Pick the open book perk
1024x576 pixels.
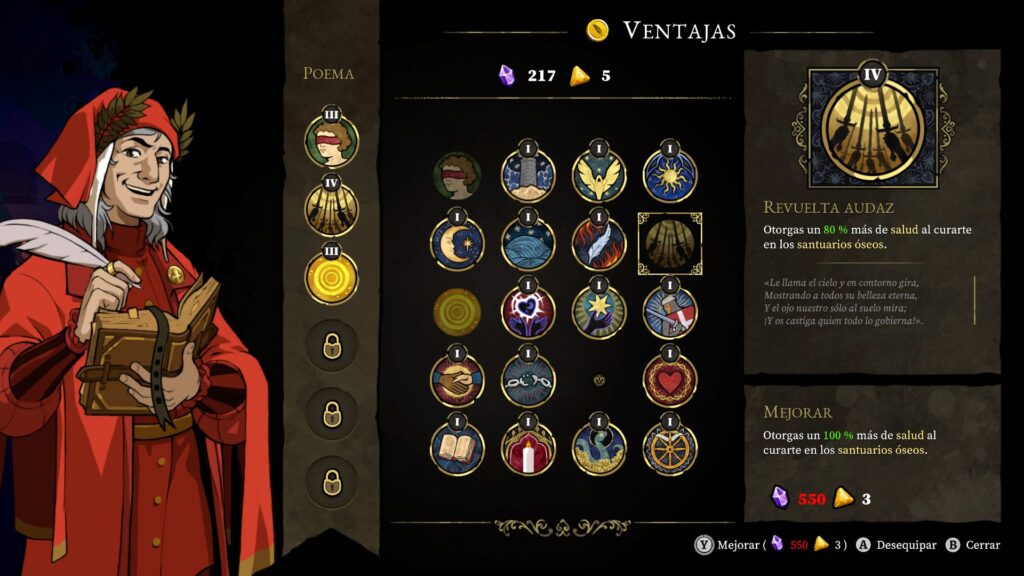(x=458, y=448)
